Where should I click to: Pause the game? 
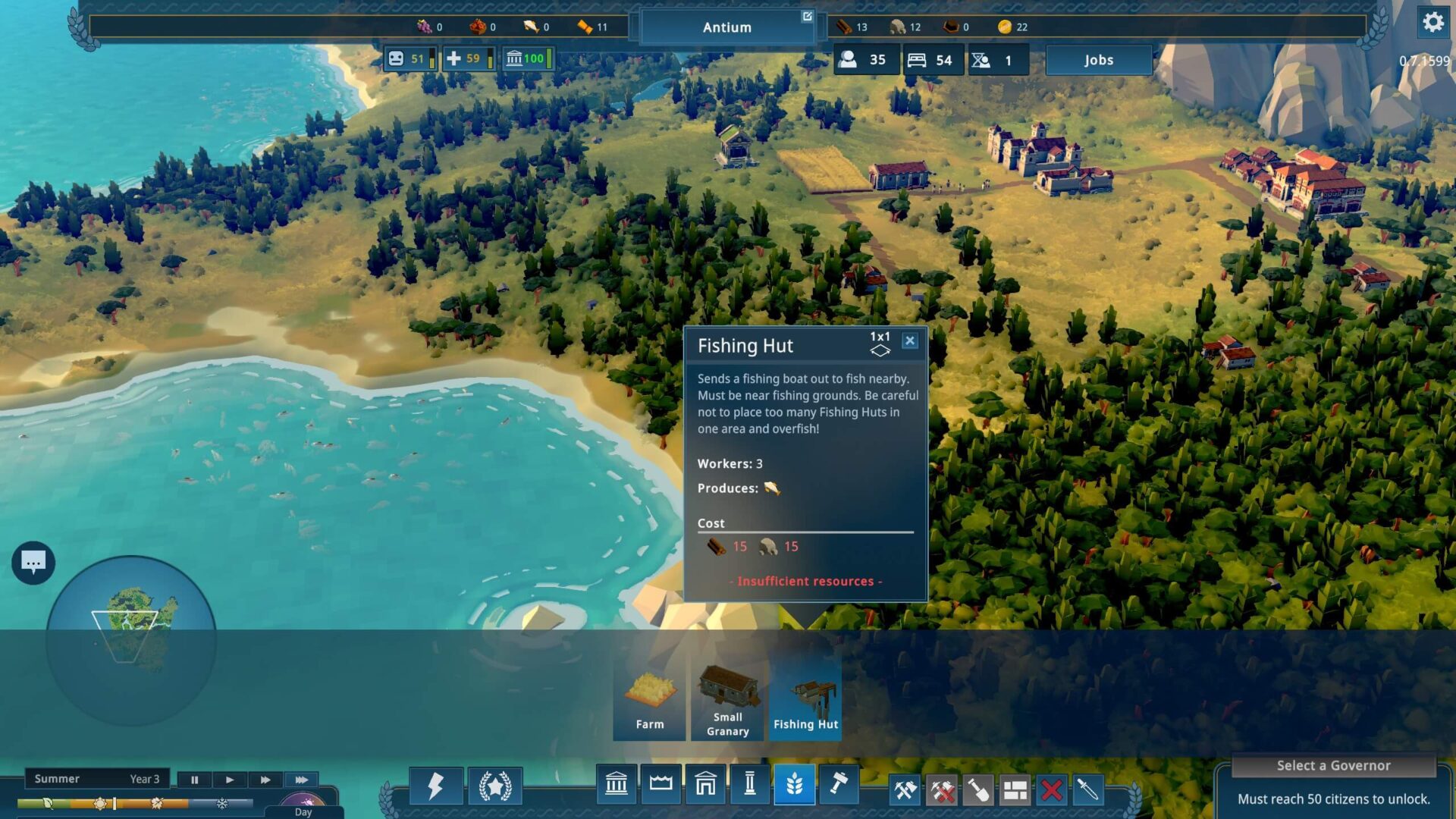(194, 780)
